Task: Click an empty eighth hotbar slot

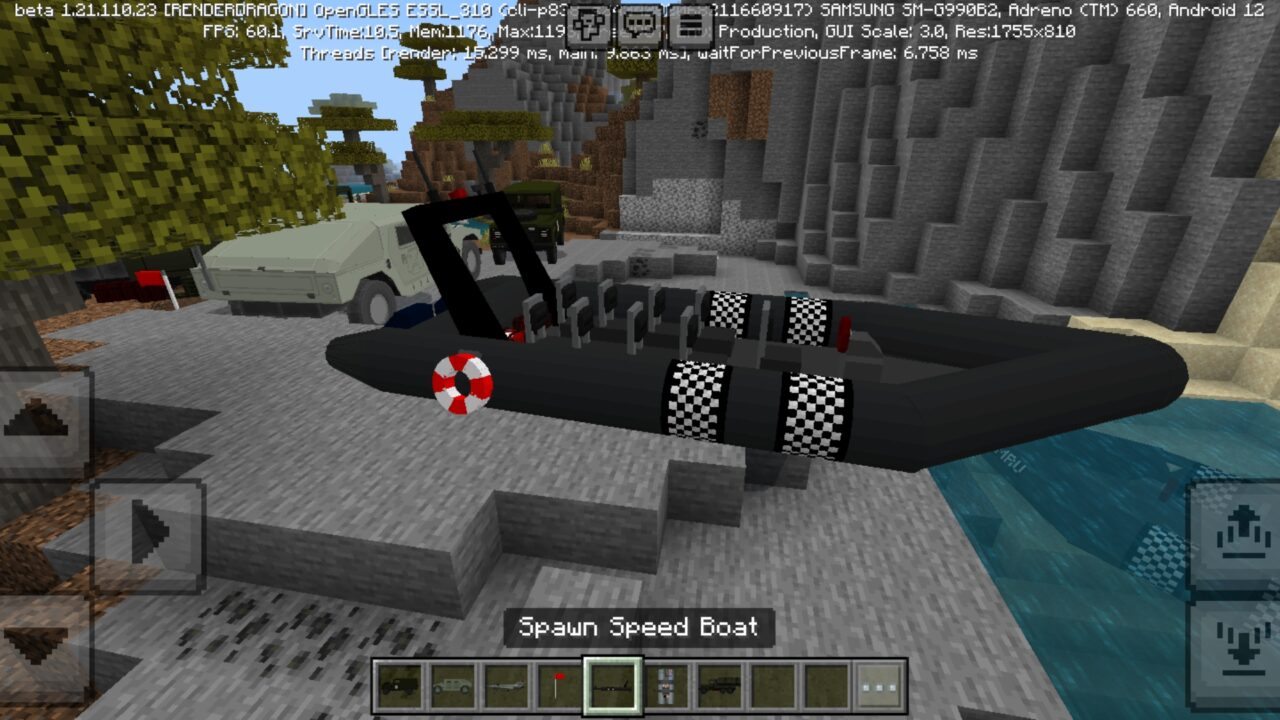Action: click(770, 687)
